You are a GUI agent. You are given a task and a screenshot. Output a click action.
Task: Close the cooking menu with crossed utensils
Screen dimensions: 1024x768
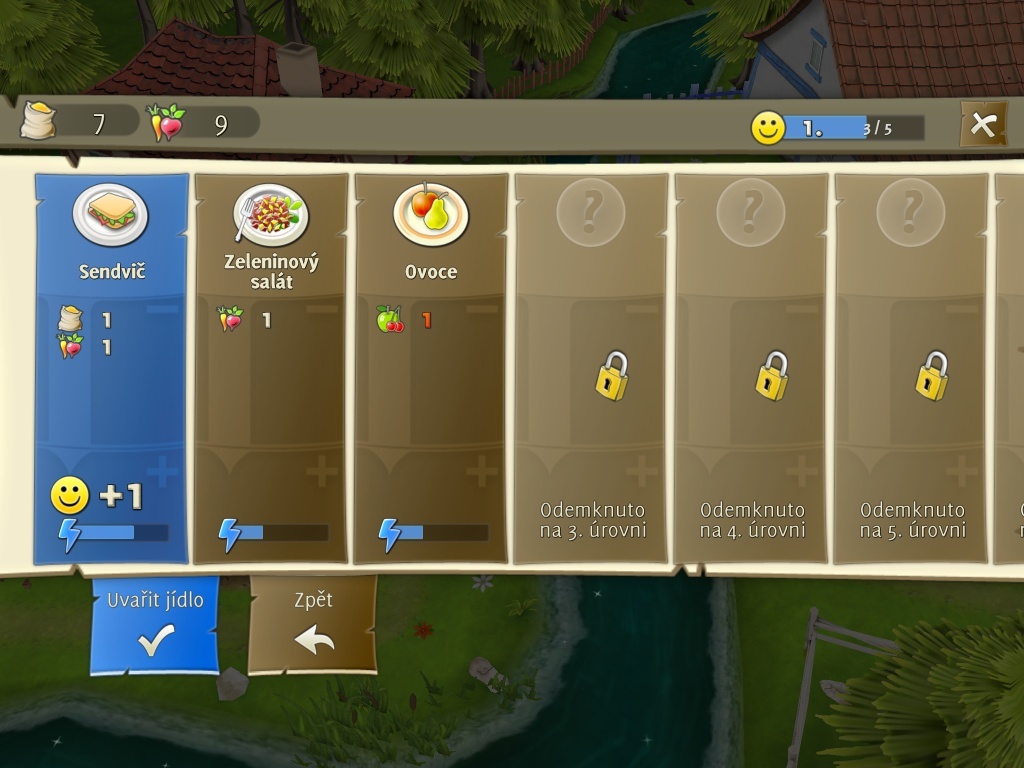[x=983, y=125]
